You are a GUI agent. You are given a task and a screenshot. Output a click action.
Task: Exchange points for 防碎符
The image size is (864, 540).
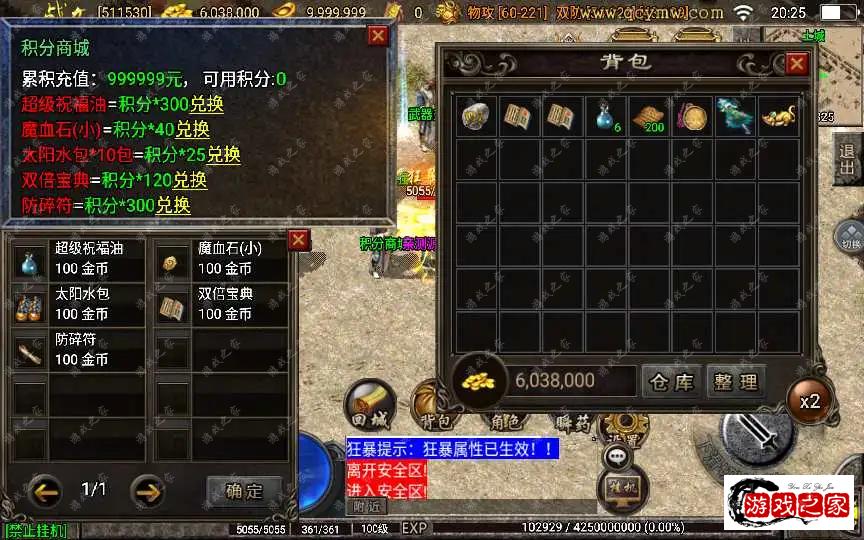pyautogui.click(x=174, y=206)
